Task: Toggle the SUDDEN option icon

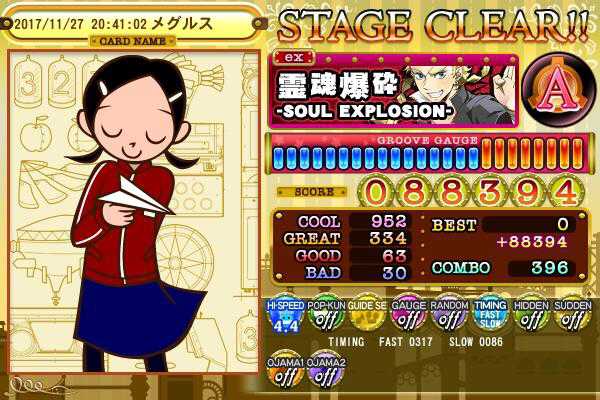Action: (x=572, y=316)
